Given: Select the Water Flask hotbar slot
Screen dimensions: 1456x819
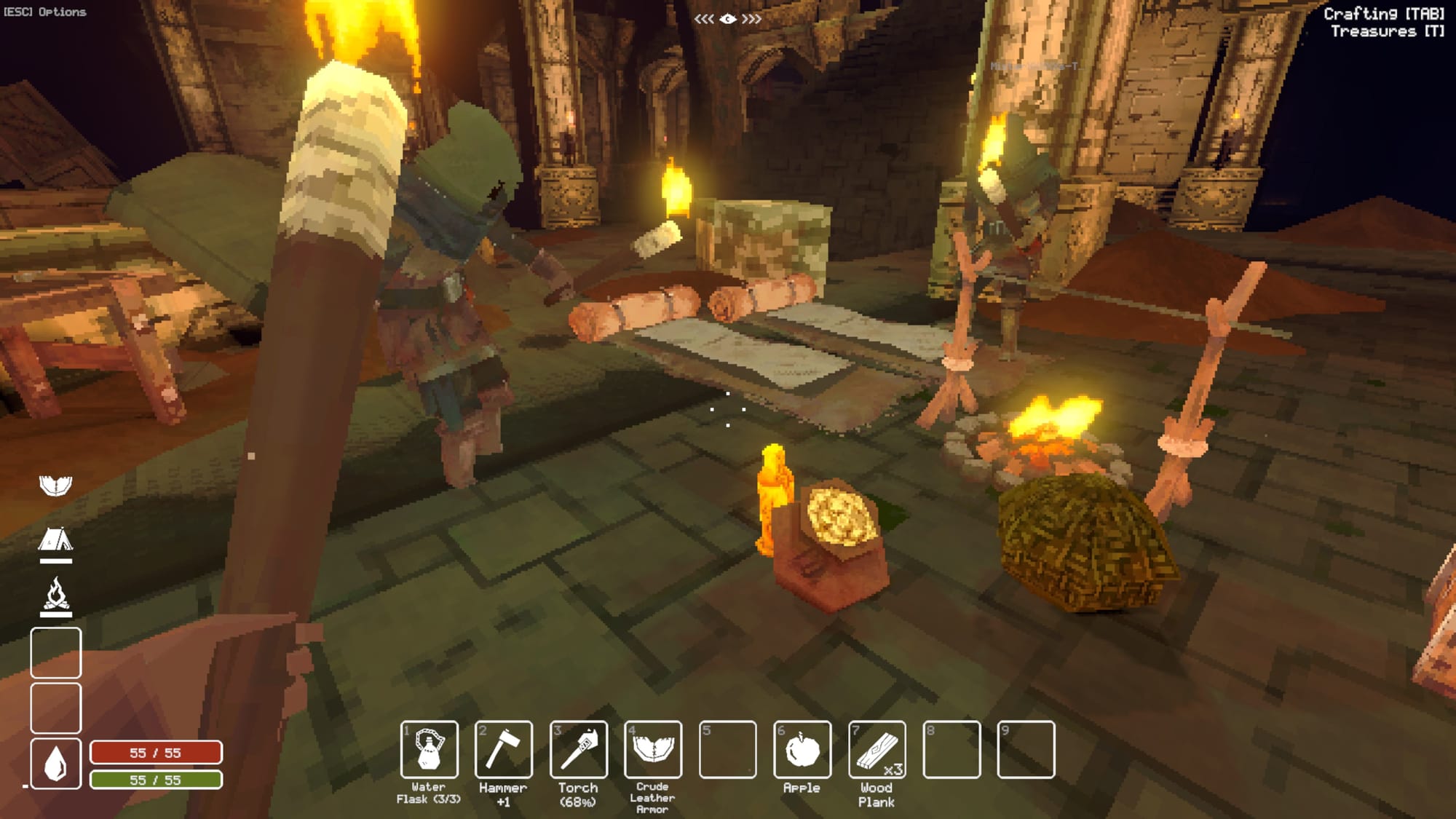Looking at the screenshot, I should pyautogui.click(x=429, y=749).
